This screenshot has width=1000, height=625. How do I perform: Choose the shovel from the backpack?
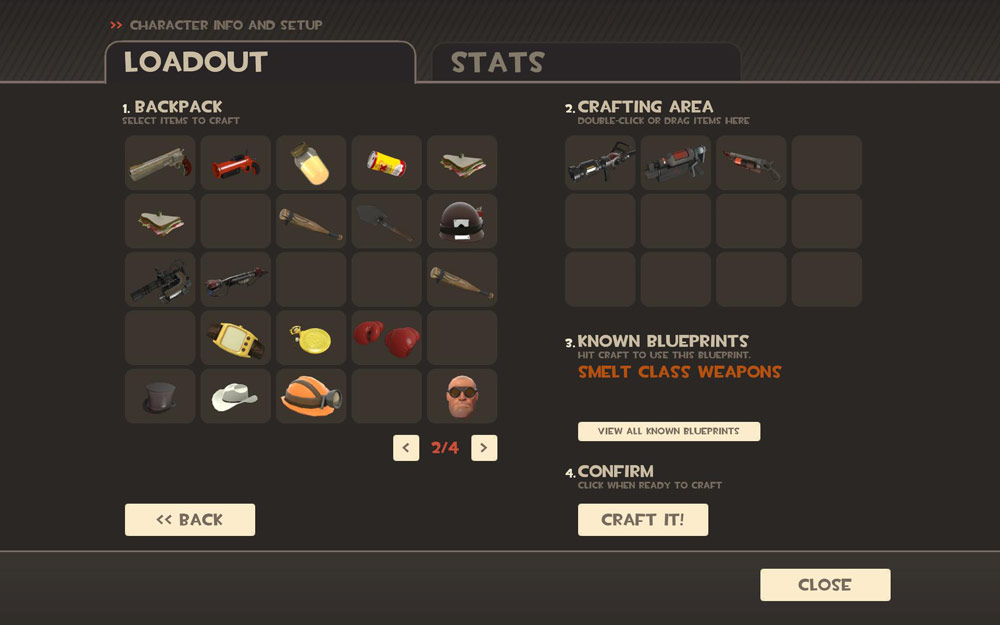pos(387,221)
